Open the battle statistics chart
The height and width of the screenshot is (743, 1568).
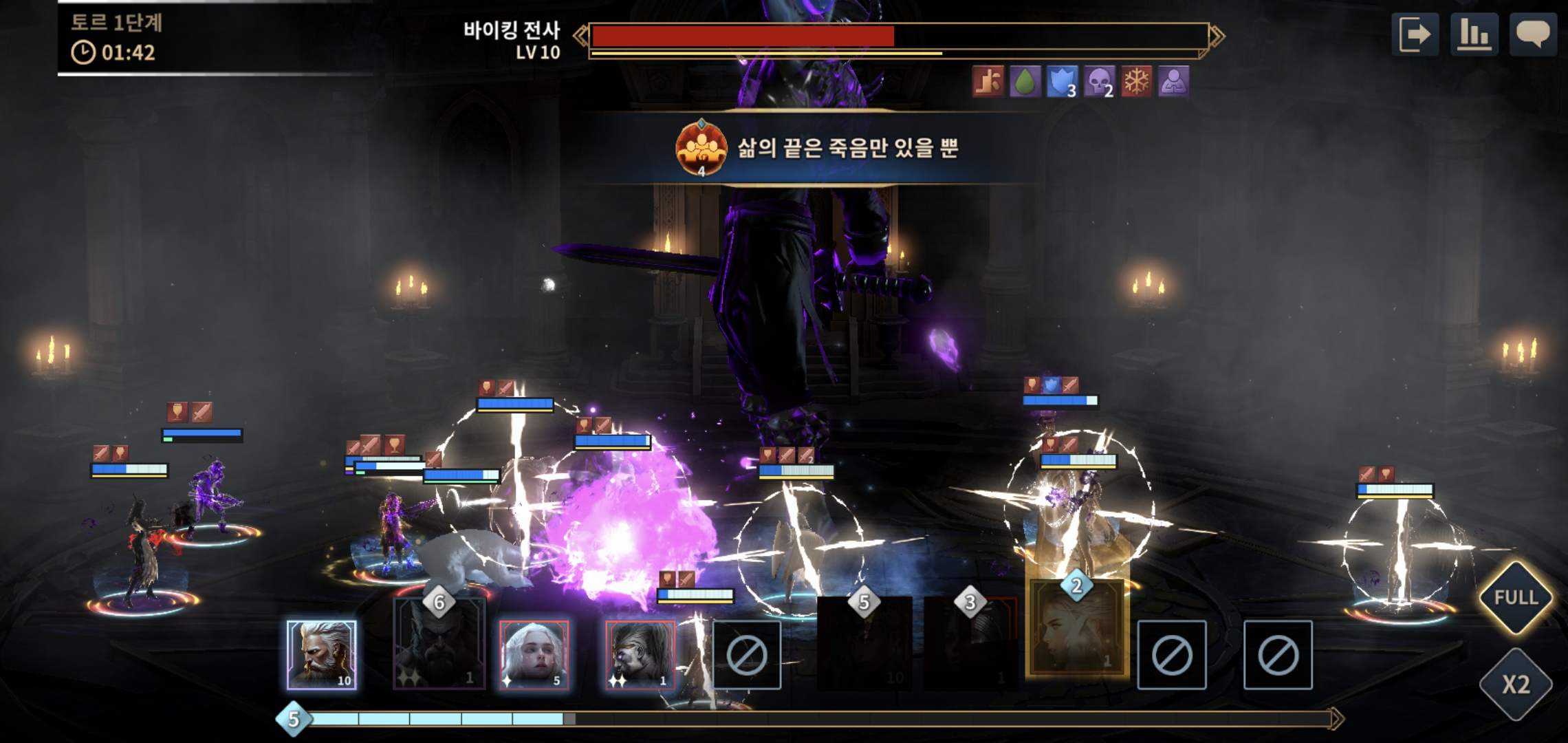point(1474,34)
